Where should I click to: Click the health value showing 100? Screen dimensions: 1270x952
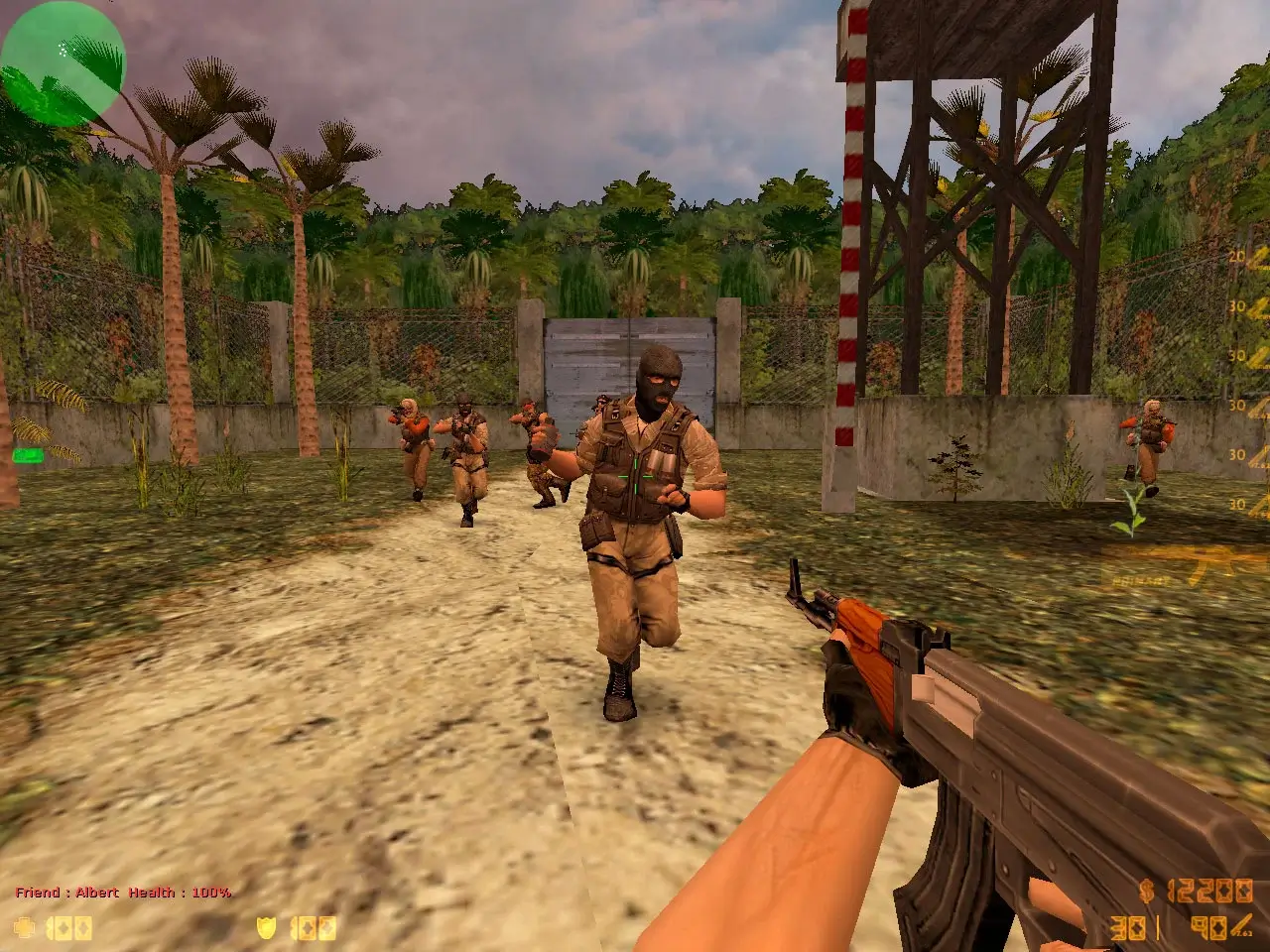pos(68,927)
